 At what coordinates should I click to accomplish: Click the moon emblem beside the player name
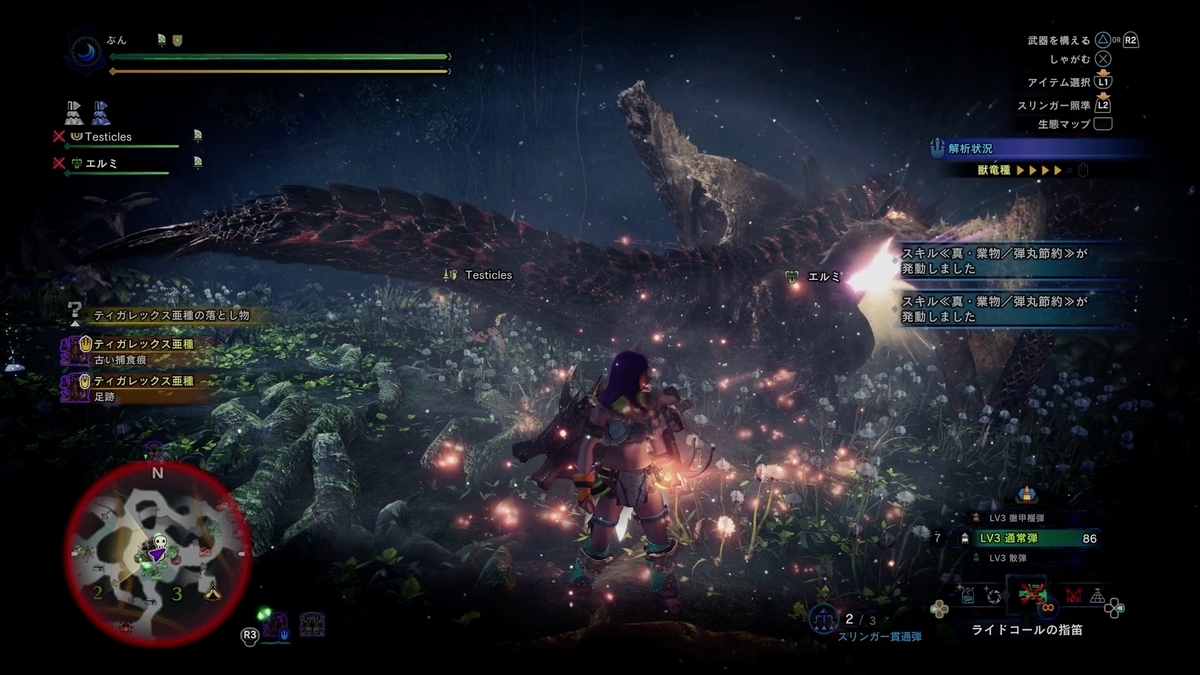tap(84, 51)
